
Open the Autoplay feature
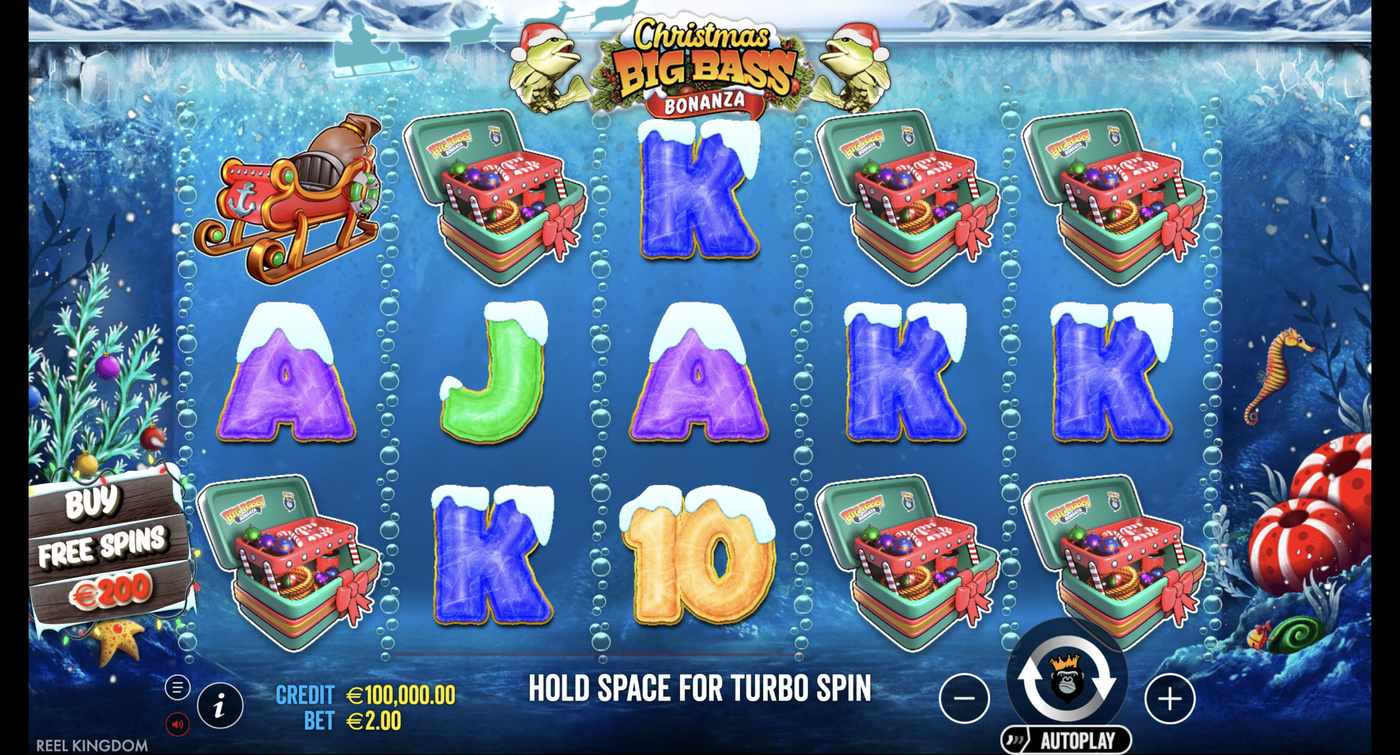pyautogui.click(x=1067, y=737)
